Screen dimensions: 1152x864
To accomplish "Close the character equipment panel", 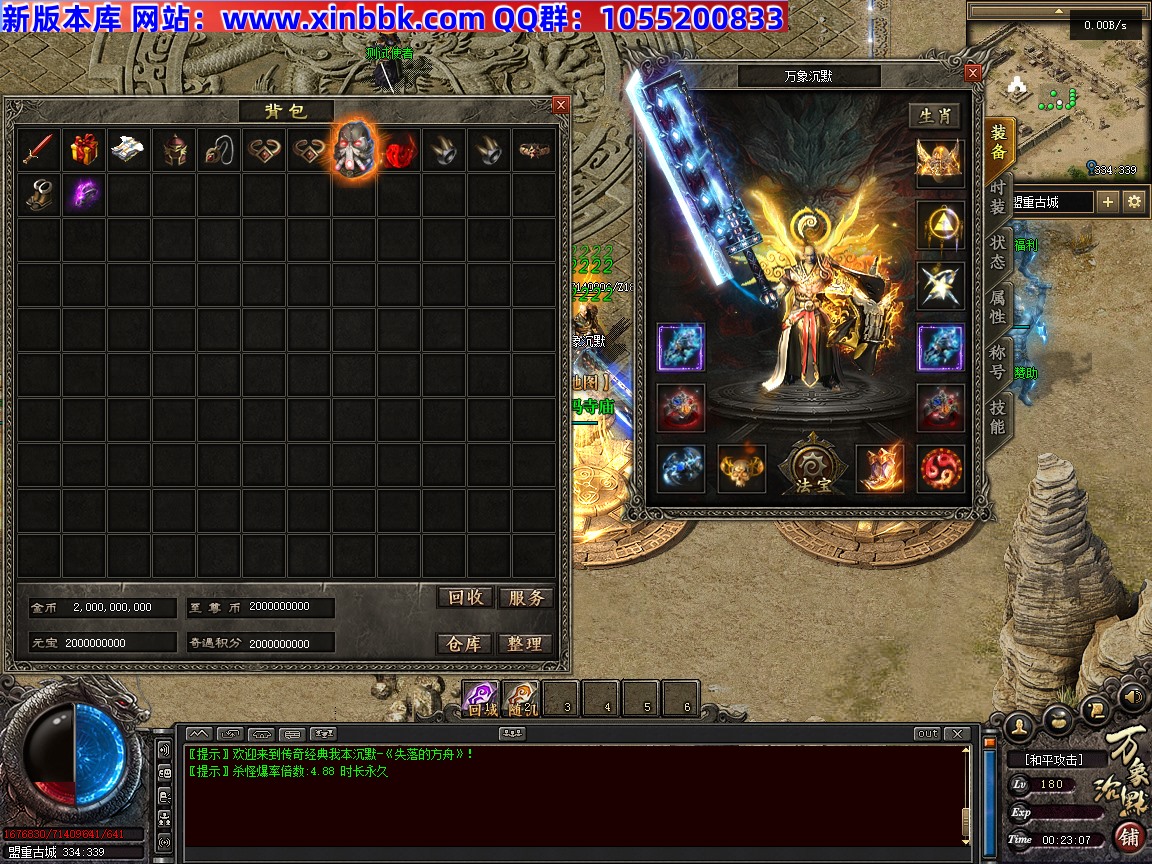I will (x=972, y=73).
